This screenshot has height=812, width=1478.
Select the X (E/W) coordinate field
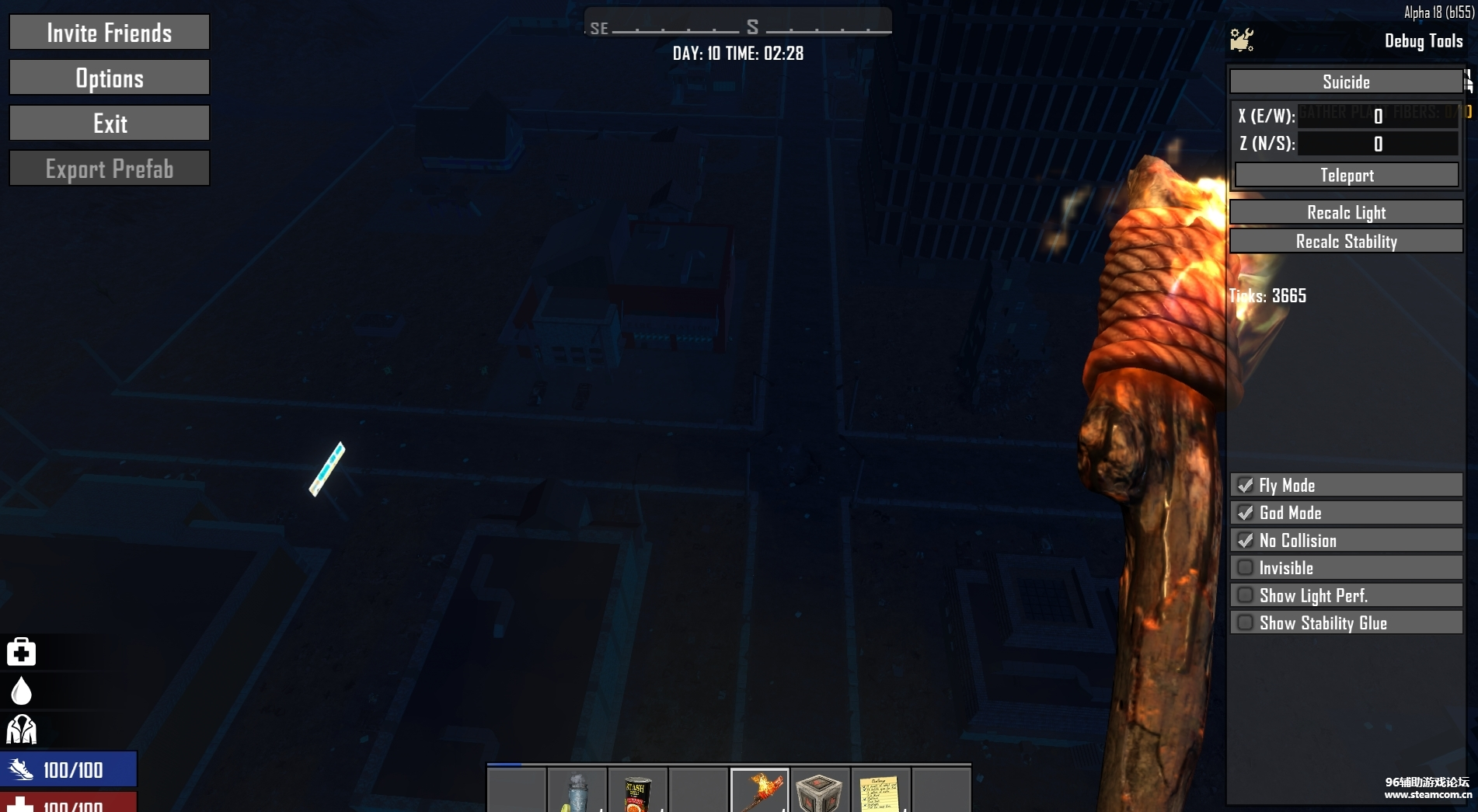click(x=1378, y=116)
